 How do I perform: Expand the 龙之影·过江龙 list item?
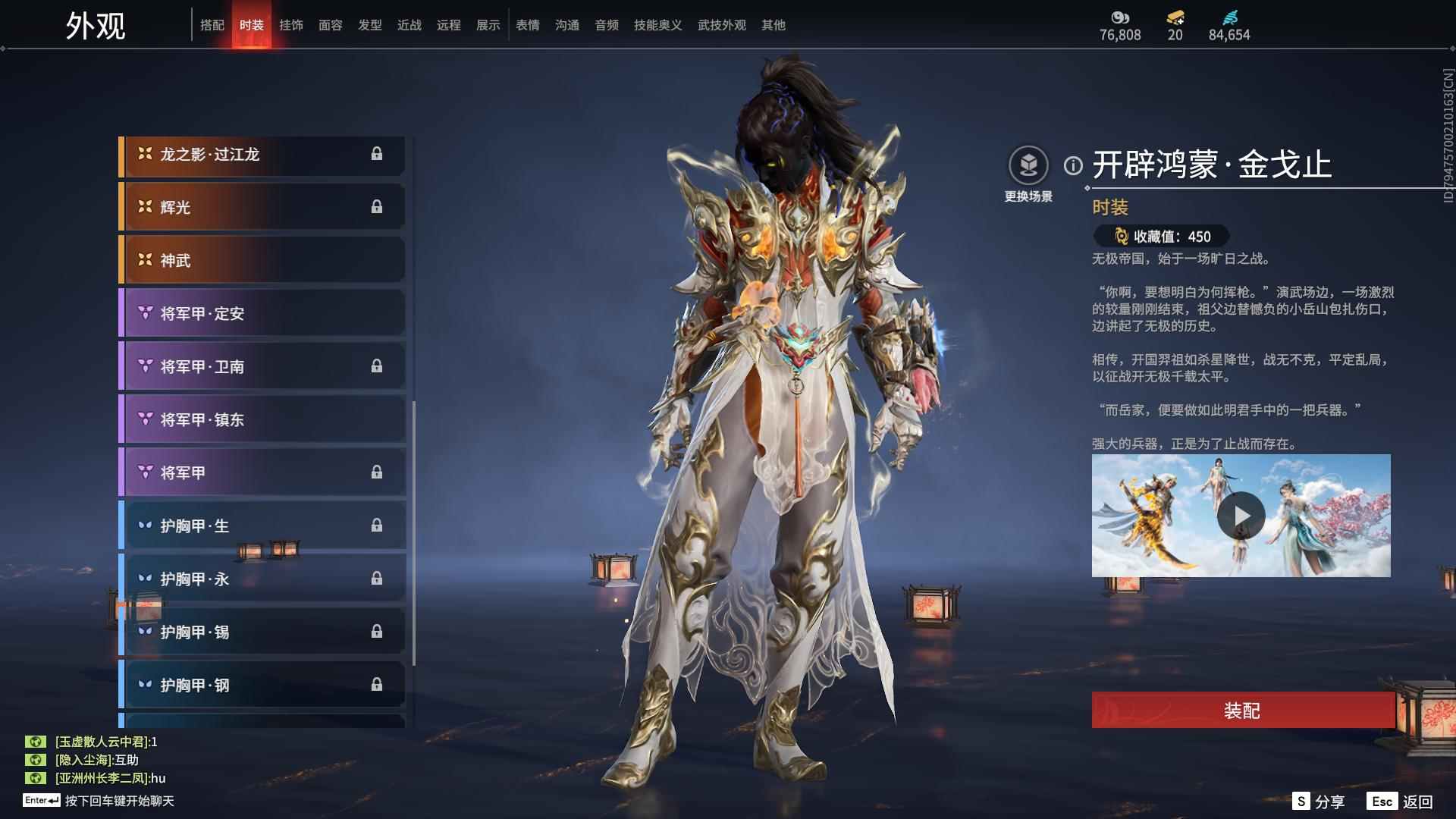[262, 154]
